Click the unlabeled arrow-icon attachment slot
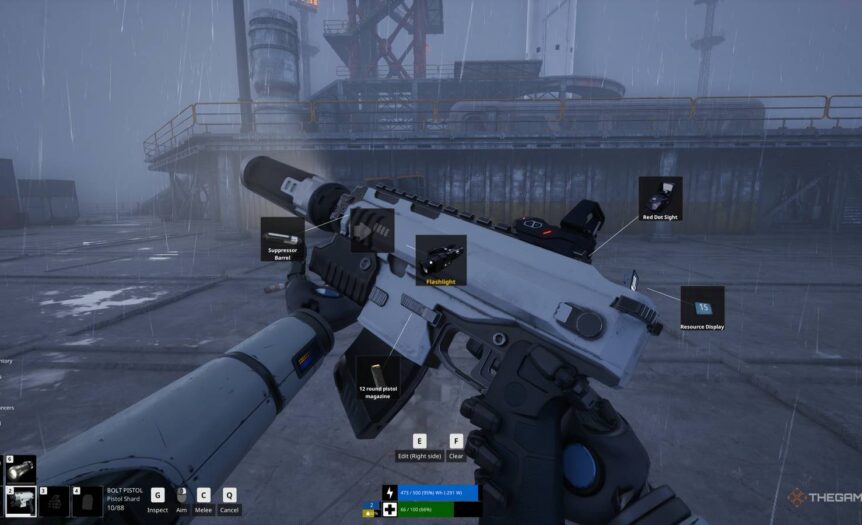 click(372, 230)
